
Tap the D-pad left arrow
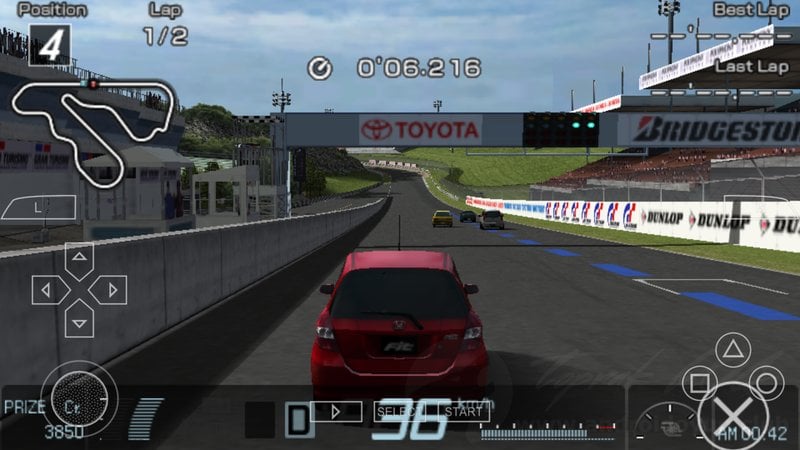coord(46,290)
